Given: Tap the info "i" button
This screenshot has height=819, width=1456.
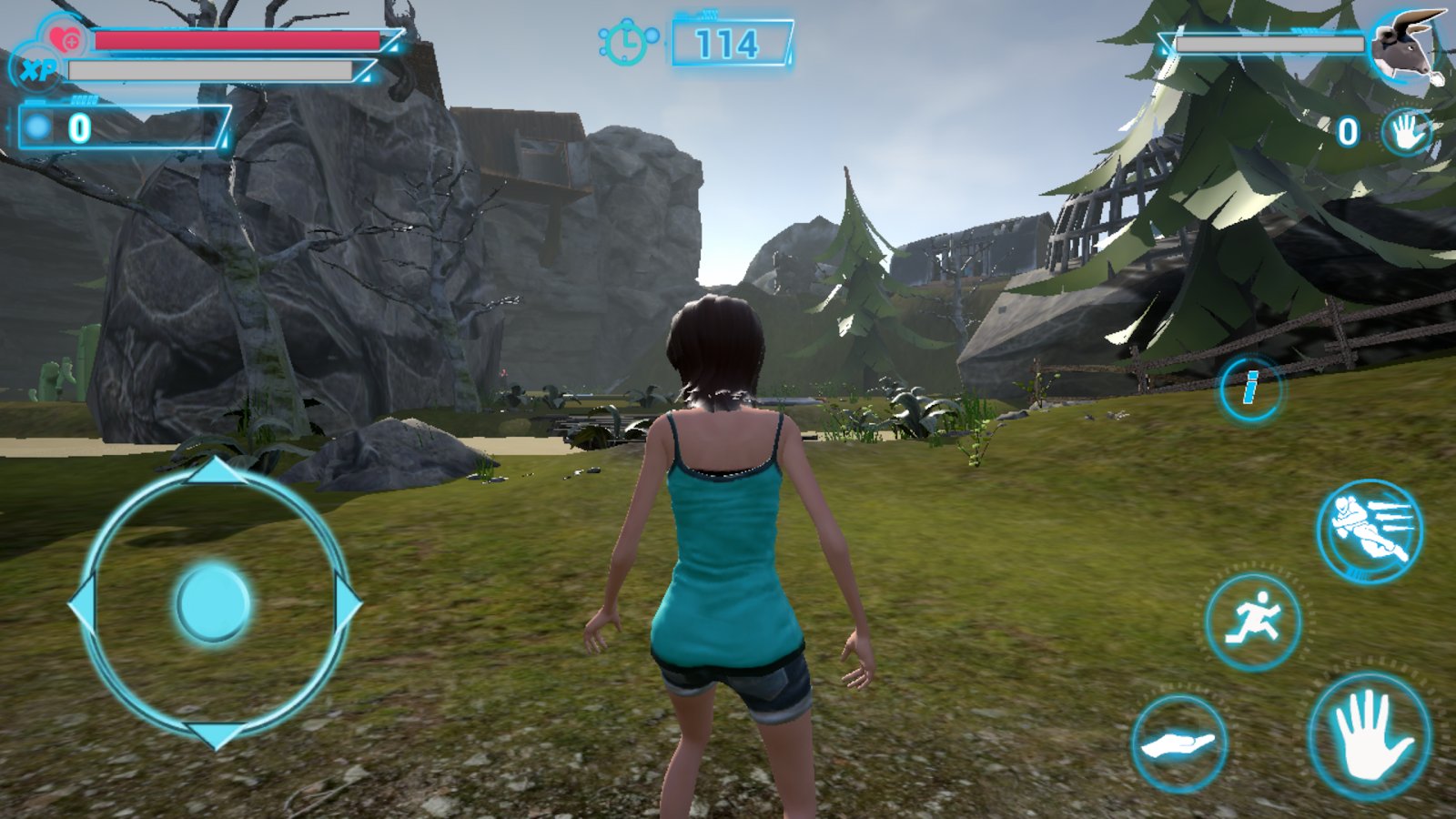Looking at the screenshot, I should tap(1251, 389).
